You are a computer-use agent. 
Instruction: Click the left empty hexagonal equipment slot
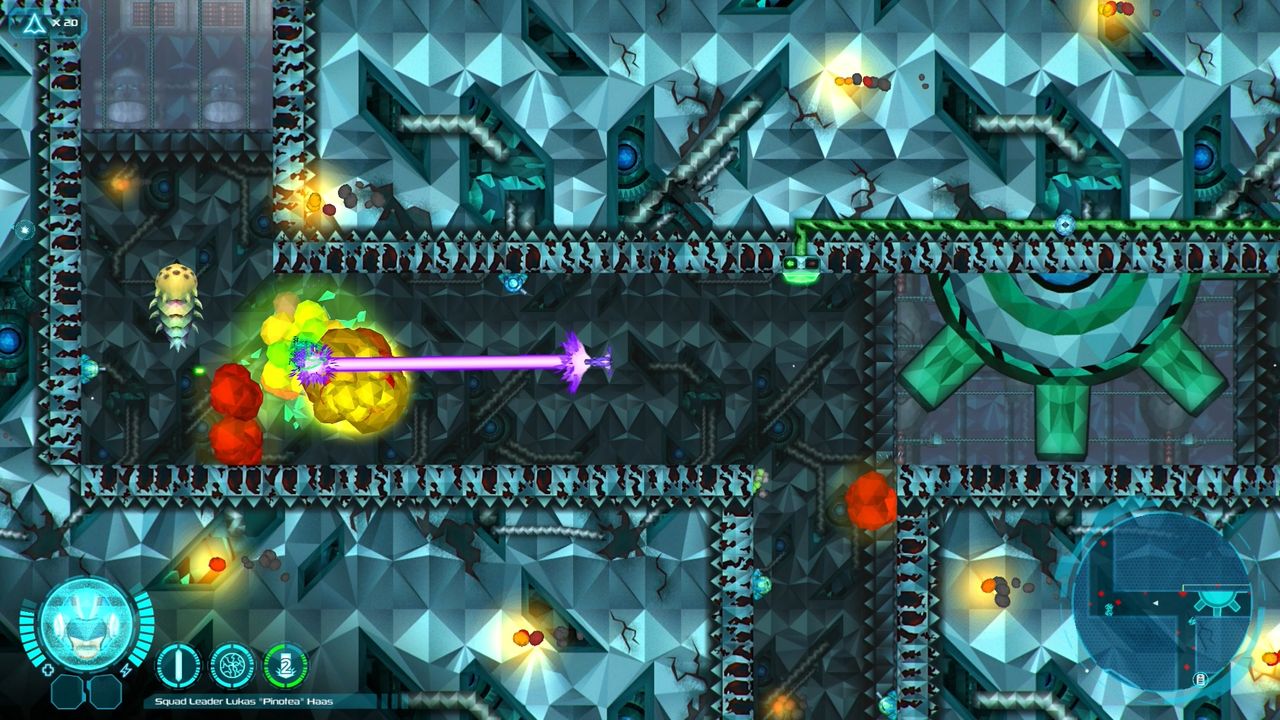point(69,693)
